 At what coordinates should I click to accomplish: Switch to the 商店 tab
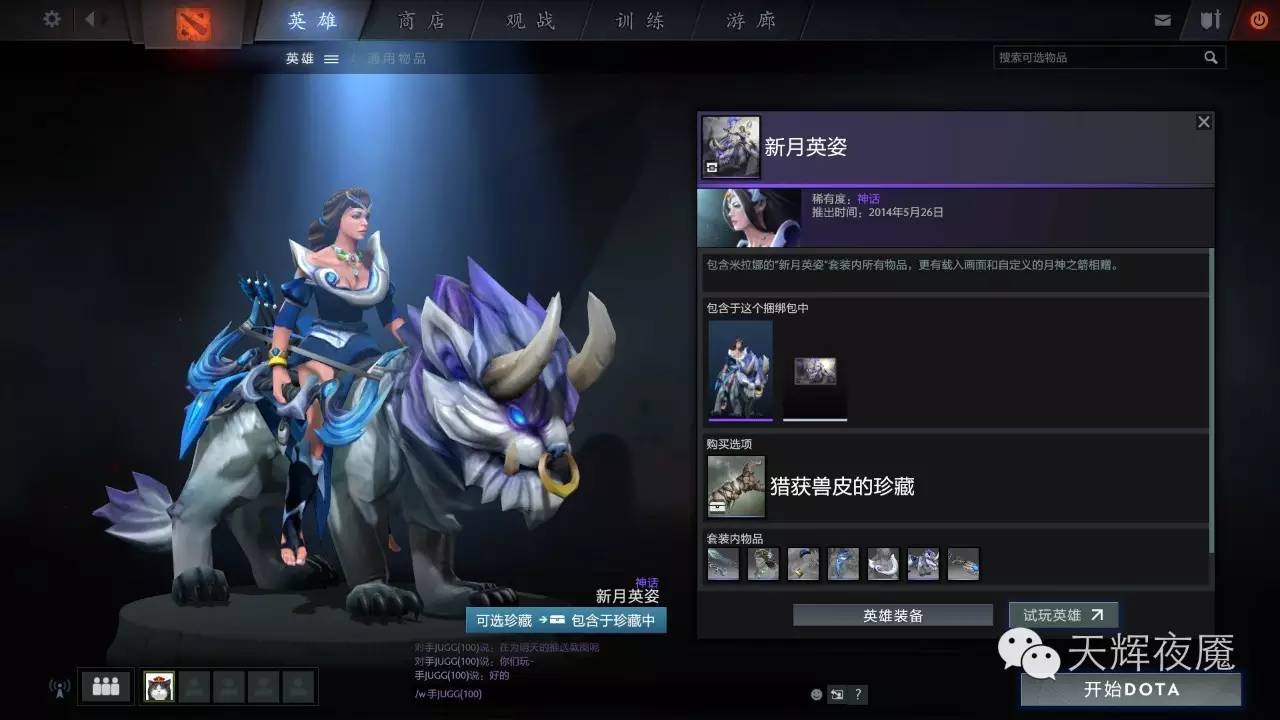(420, 20)
